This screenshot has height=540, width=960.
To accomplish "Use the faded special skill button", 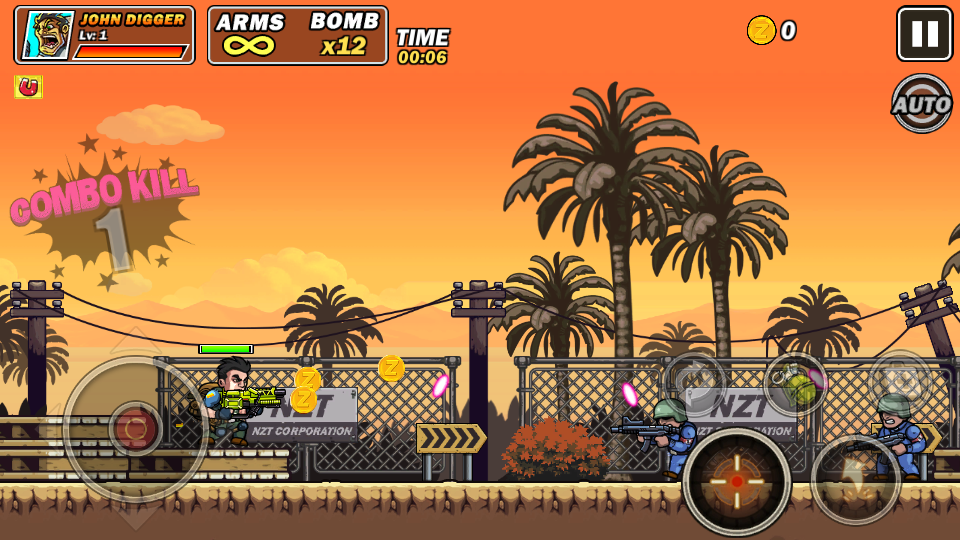I will click(x=899, y=380).
